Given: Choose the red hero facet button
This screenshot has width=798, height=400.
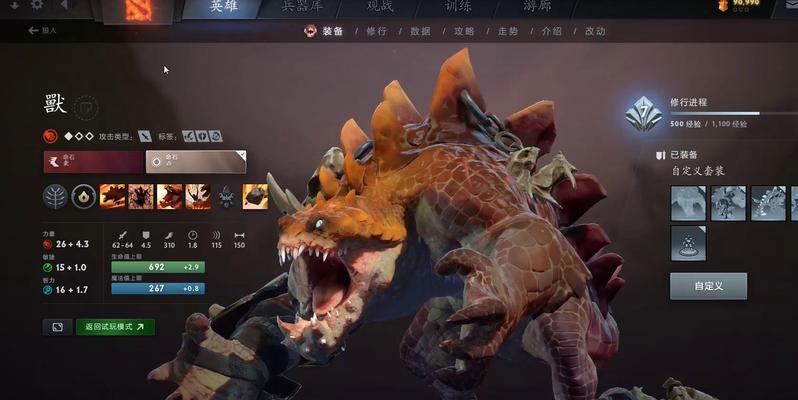Looking at the screenshot, I should pyautogui.click(x=92, y=161).
